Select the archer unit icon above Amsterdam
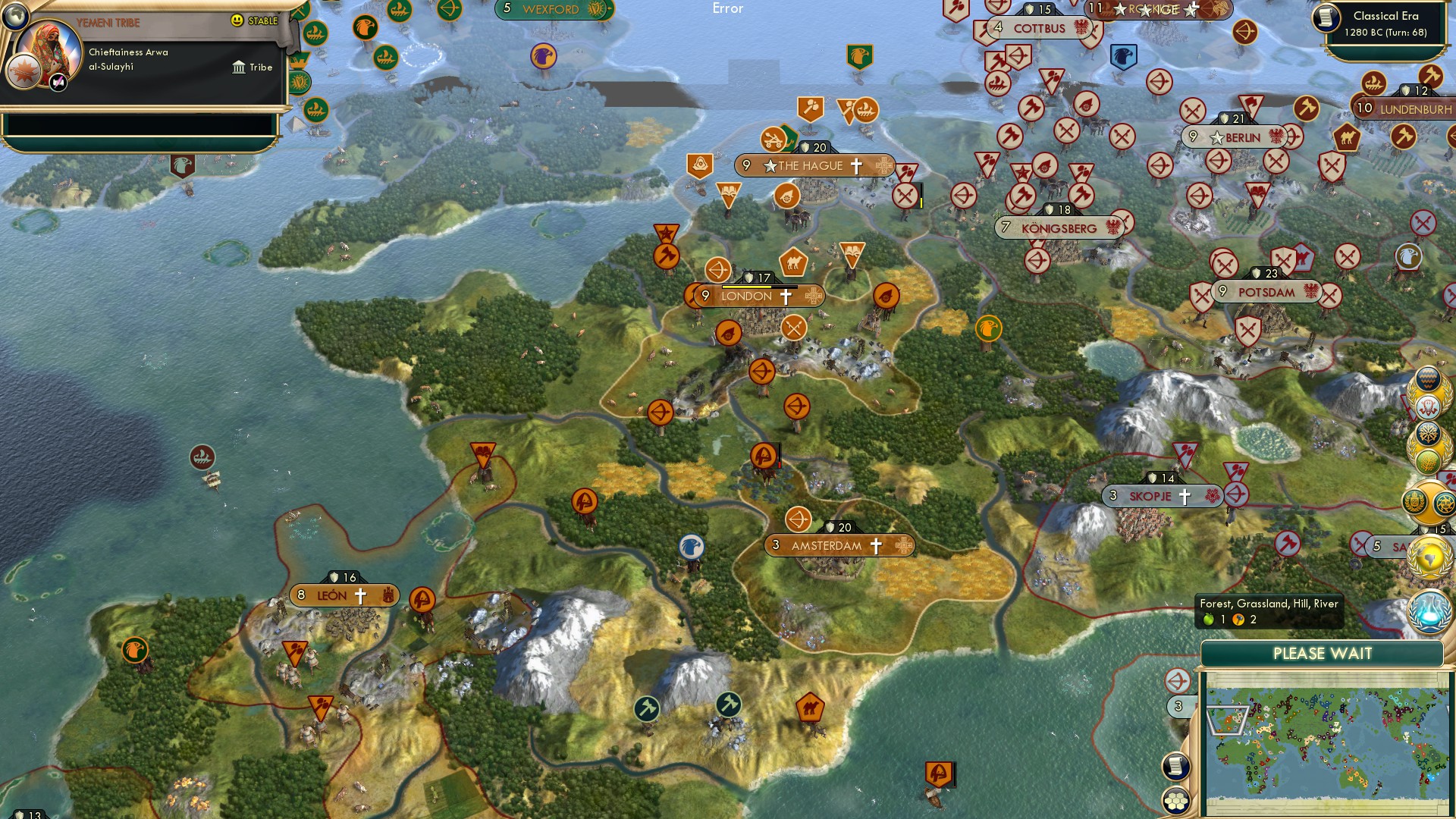1456x819 pixels. coord(798,521)
